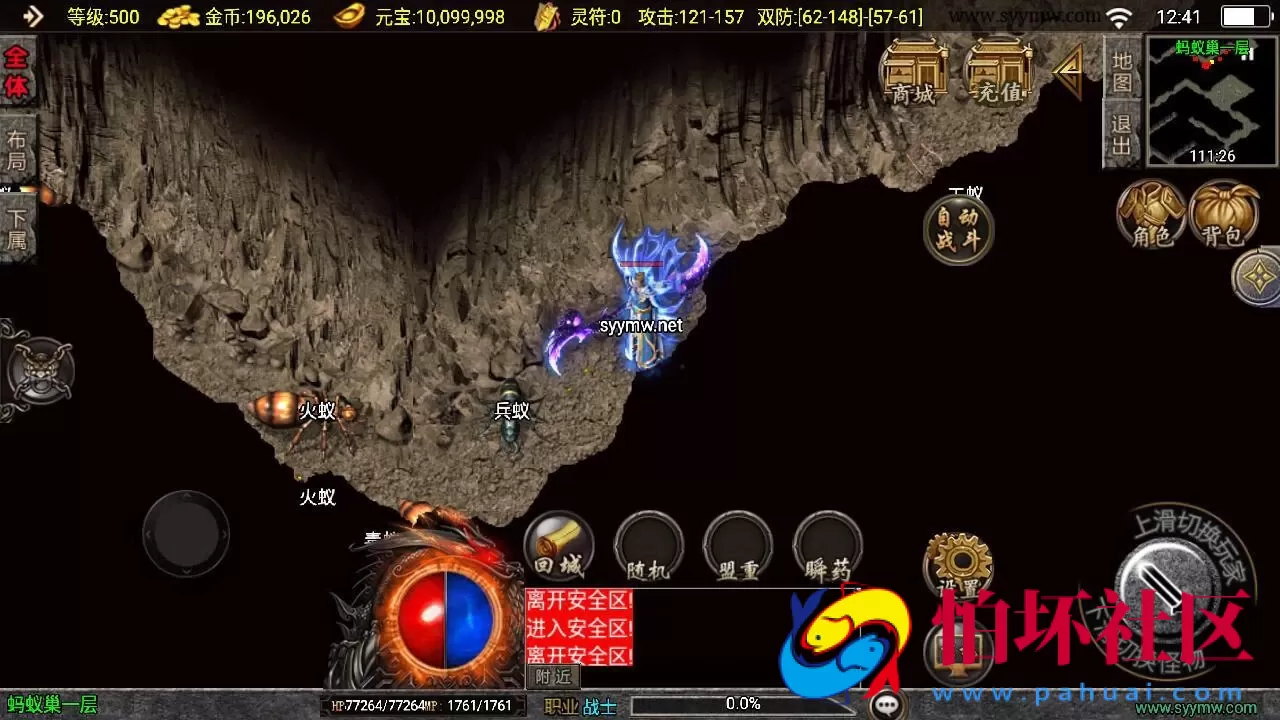
Task: Click the 进入安全区! message link
Action: (578, 630)
